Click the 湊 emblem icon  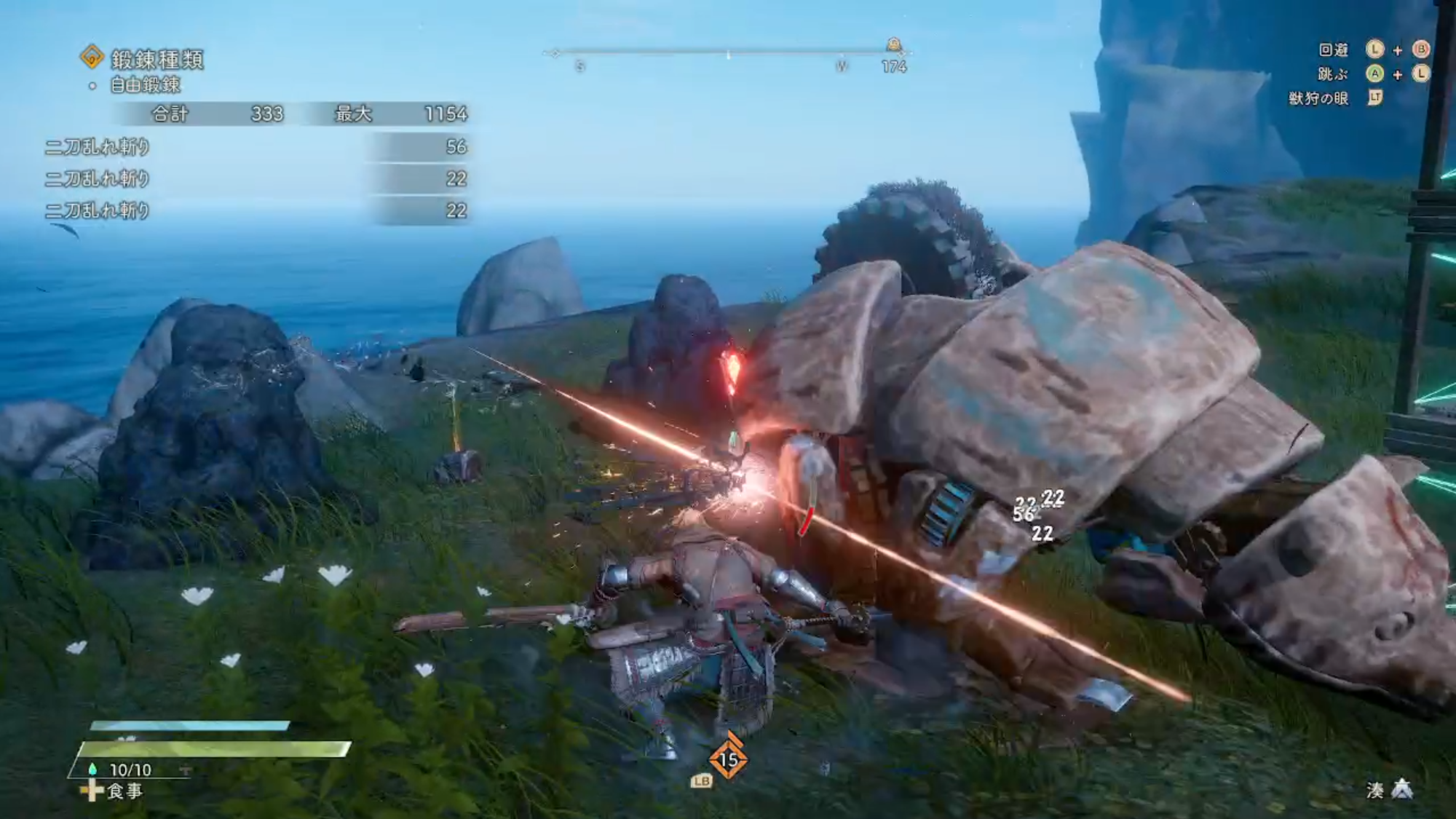pos(1402,790)
